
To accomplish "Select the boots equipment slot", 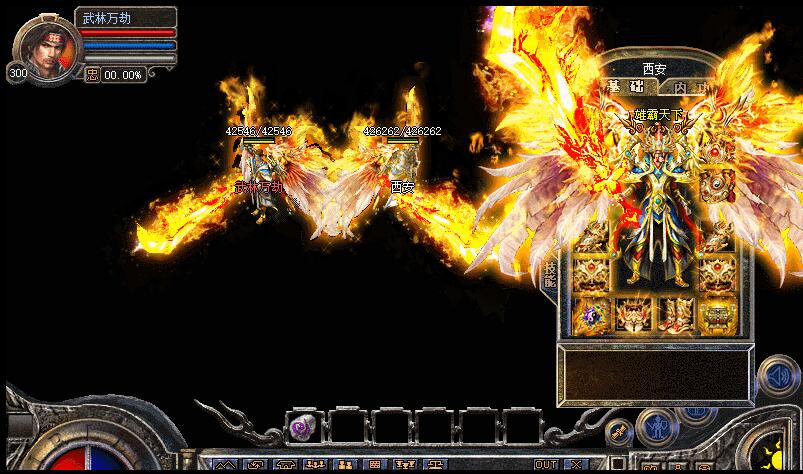I will pos(675,314).
